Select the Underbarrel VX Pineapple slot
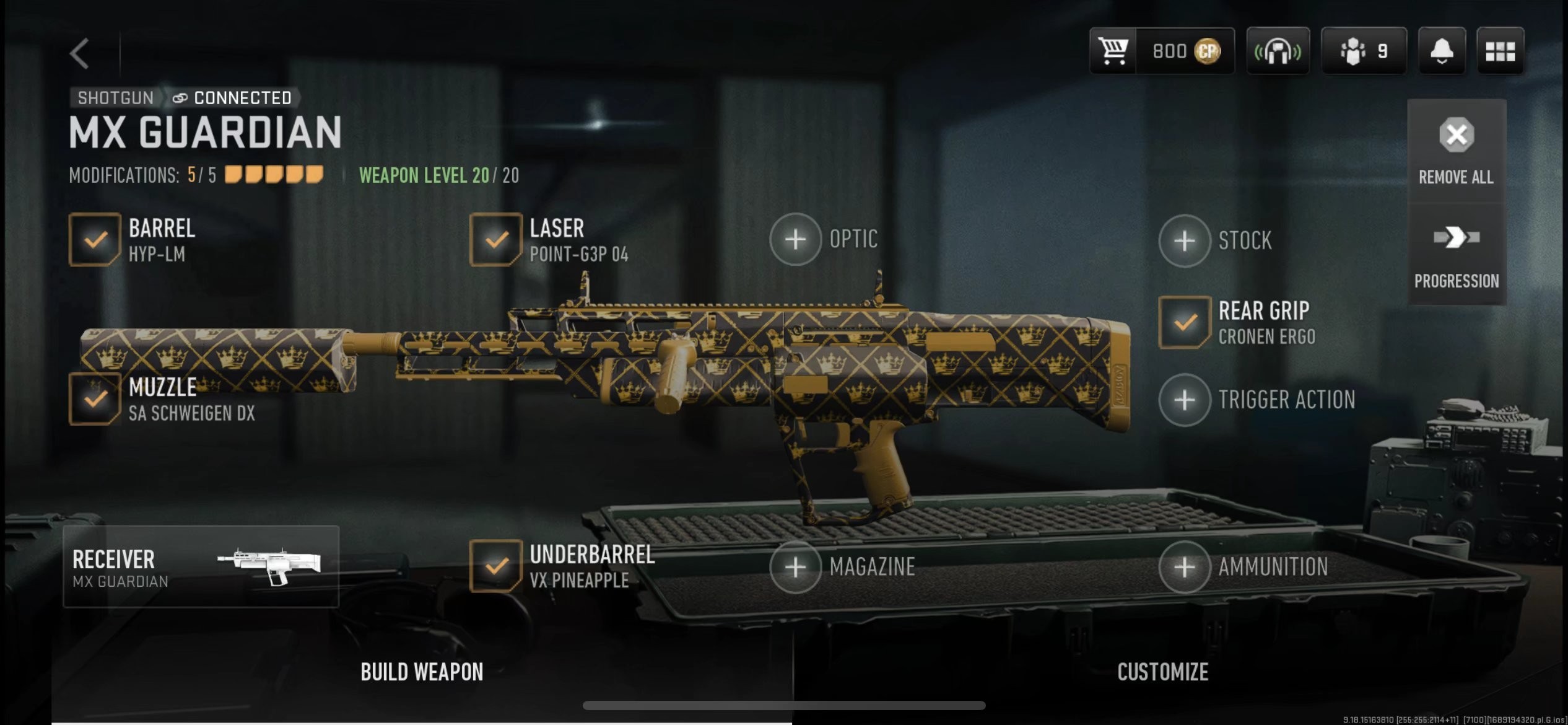The width and height of the screenshot is (1568, 725). (x=495, y=566)
